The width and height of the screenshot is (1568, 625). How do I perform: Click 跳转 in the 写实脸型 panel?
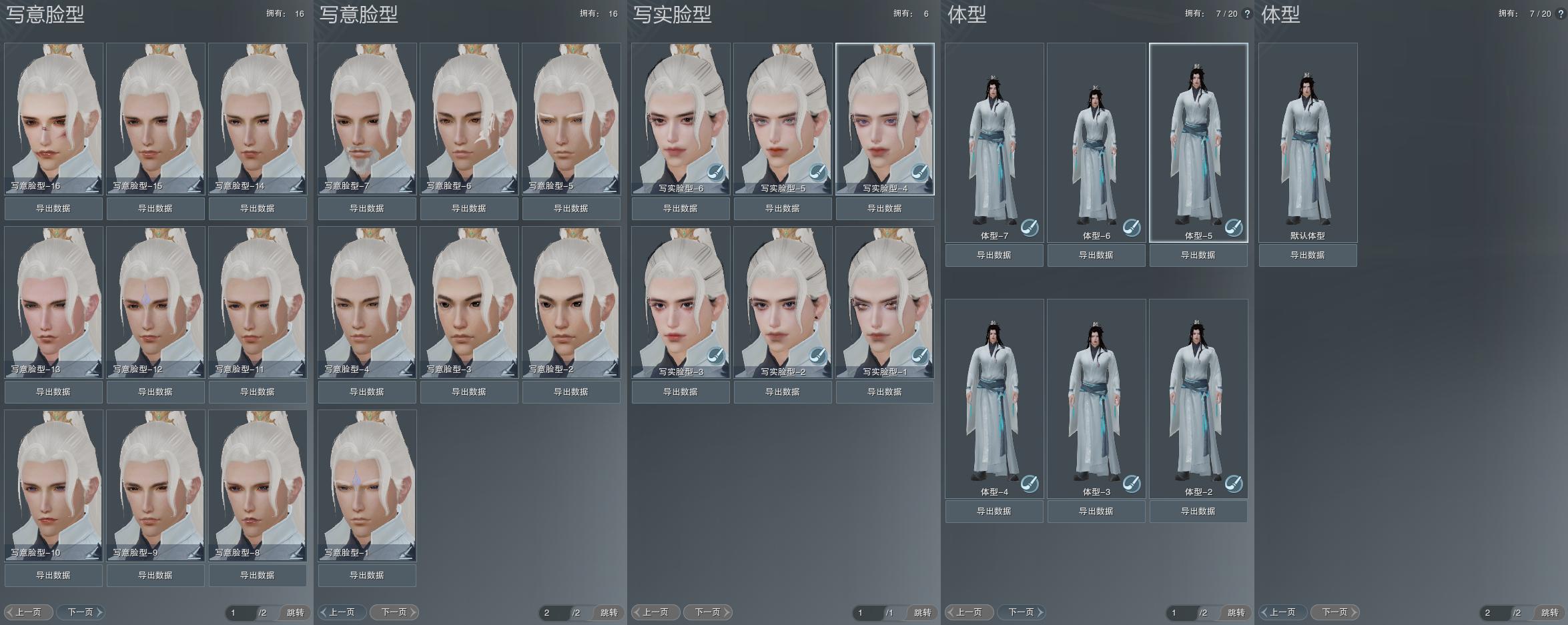pos(923,613)
